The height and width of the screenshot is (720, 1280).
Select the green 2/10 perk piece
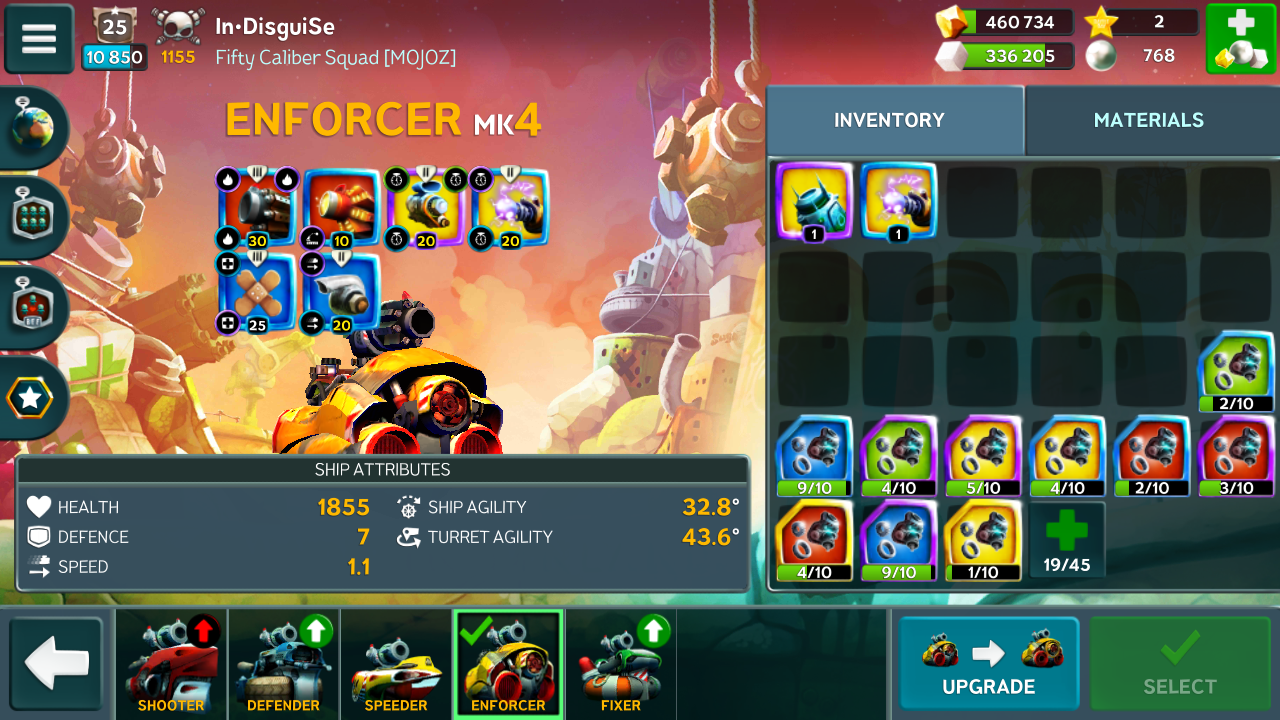pos(1236,371)
